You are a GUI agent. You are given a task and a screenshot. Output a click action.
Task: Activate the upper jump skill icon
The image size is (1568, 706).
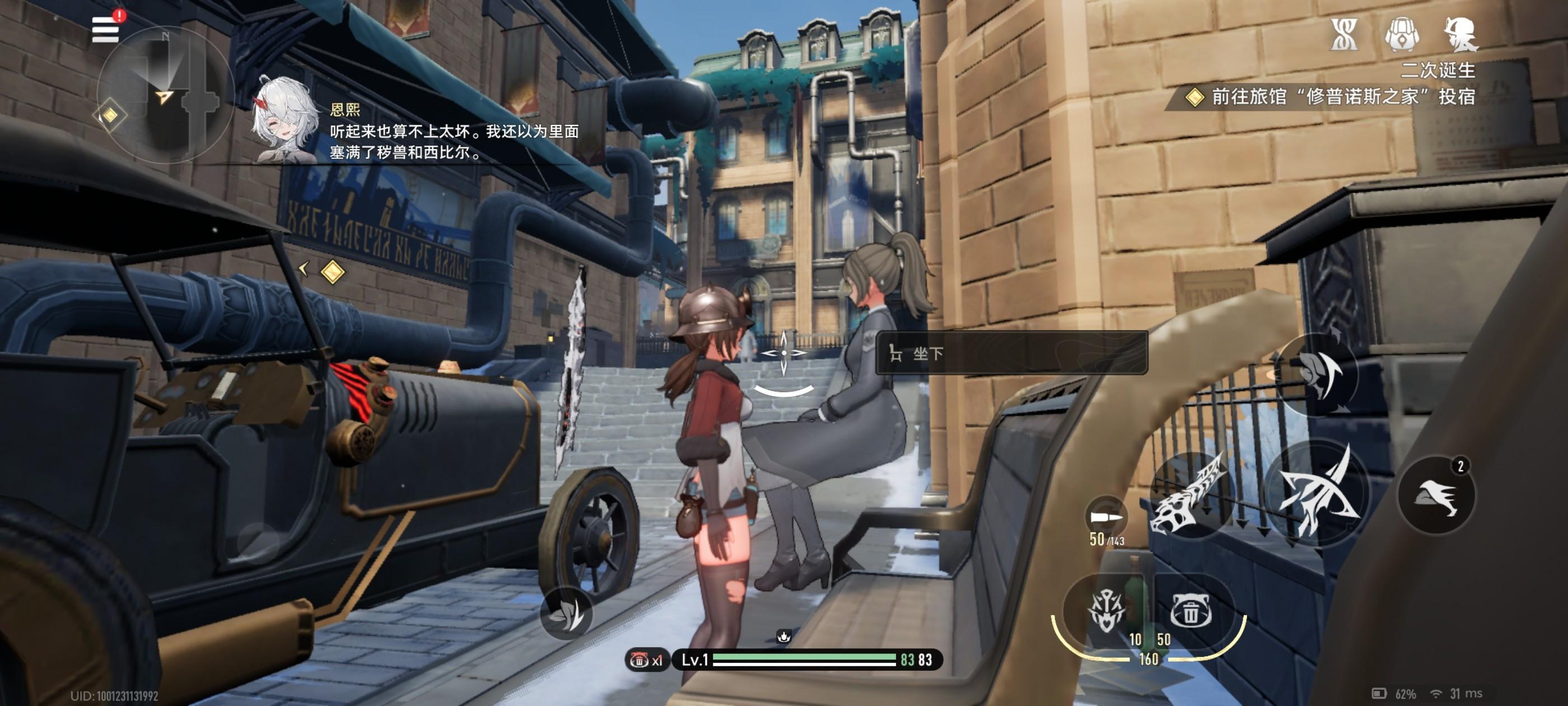click(1317, 373)
